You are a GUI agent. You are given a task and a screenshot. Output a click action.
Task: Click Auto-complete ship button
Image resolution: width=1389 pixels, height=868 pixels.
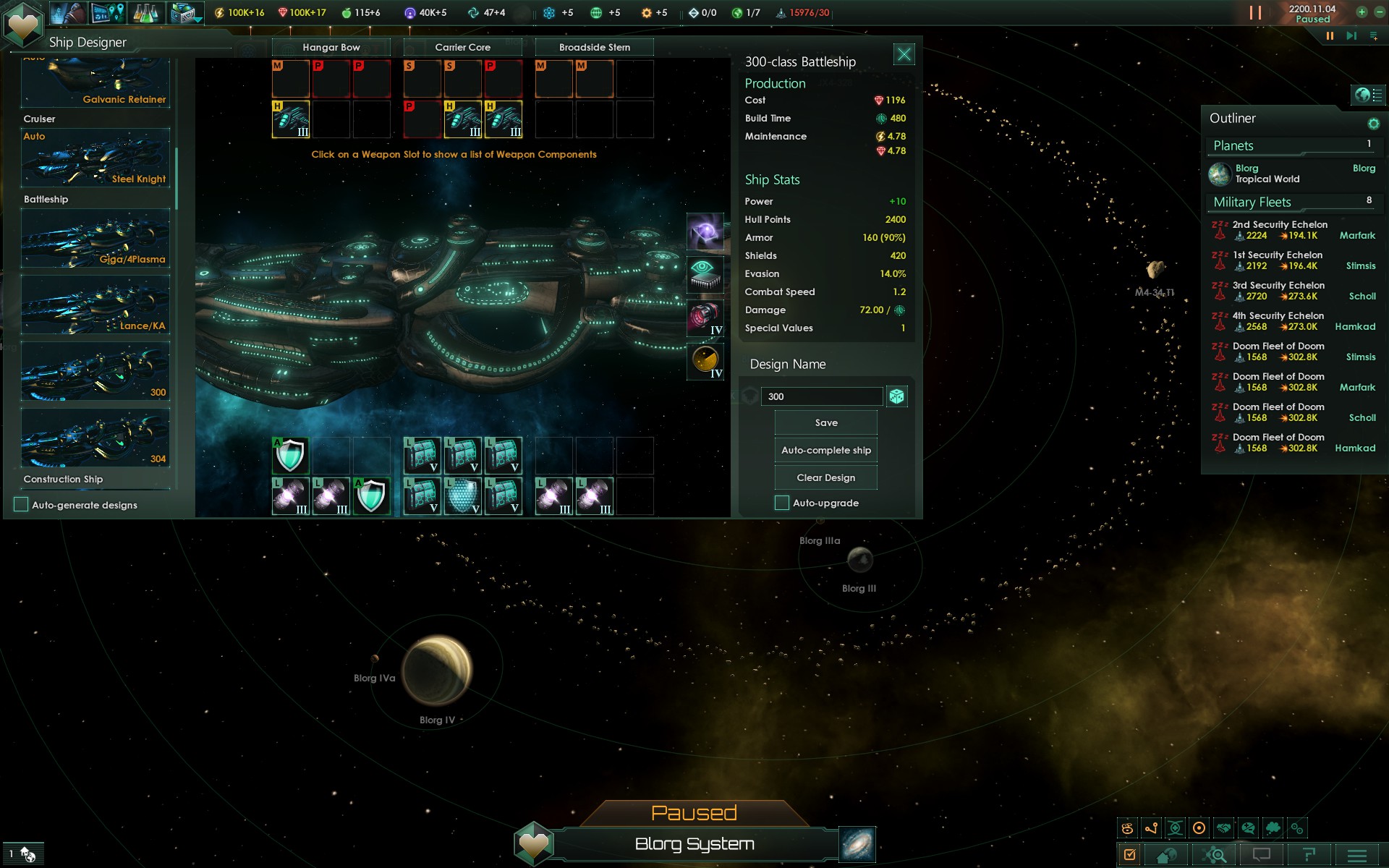coord(825,451)
